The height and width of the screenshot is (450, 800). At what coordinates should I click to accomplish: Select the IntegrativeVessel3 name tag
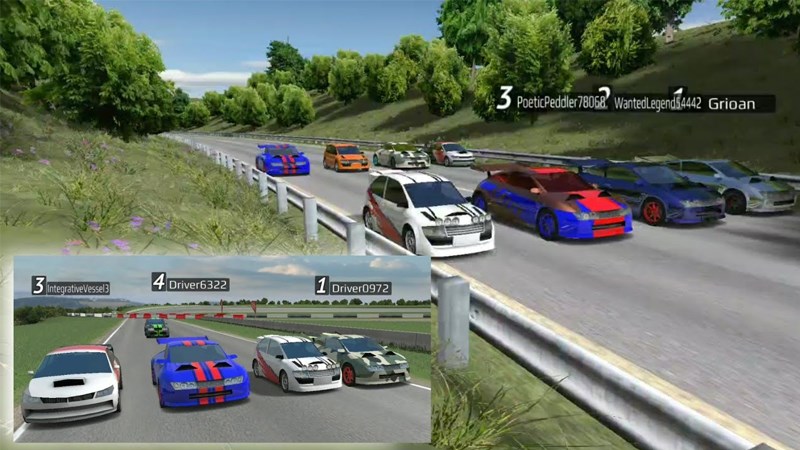pos(77,288)
